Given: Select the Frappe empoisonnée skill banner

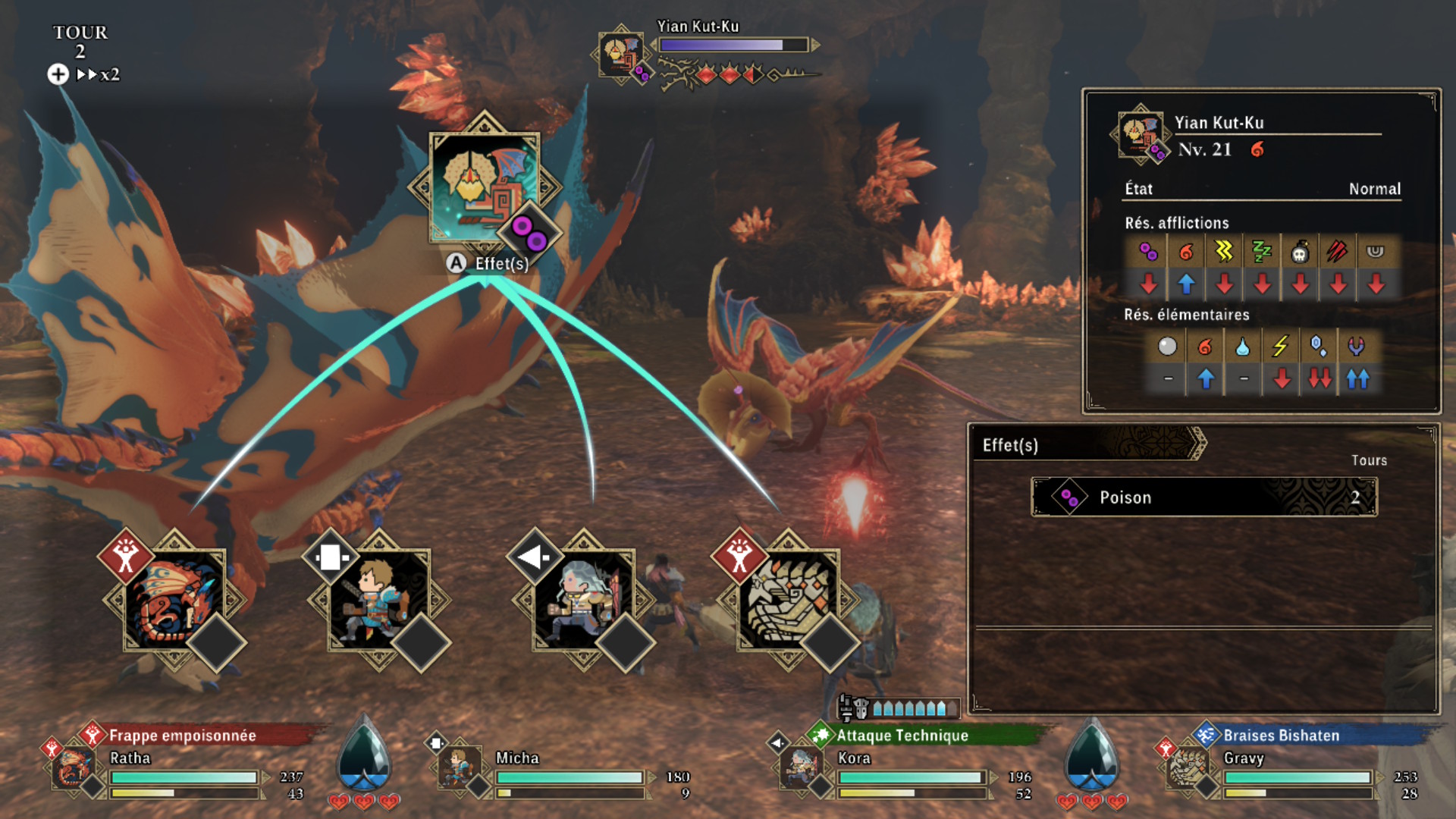Looking at the screenshot, I should (182, 735).
